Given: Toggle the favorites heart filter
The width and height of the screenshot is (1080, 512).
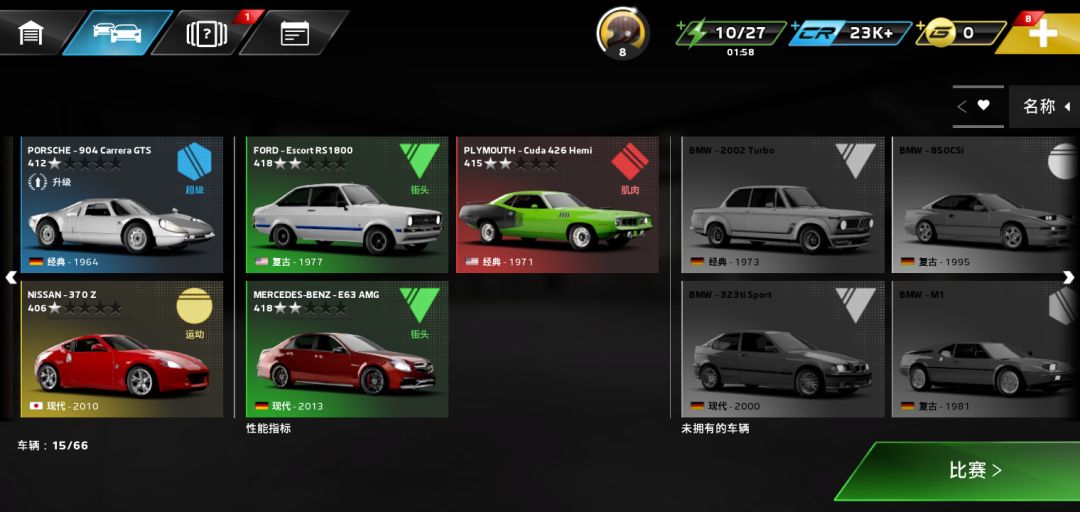Looking at the screenshot, I should (975, 105).
